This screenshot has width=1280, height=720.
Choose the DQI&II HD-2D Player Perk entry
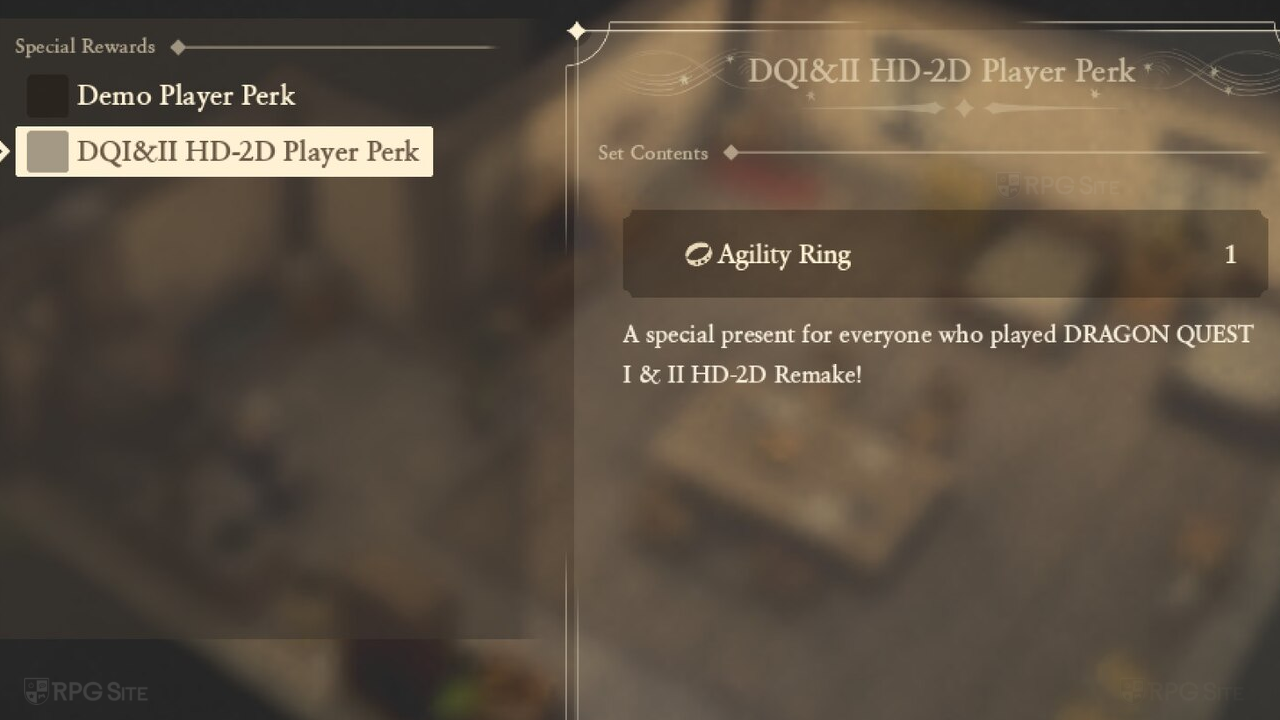[x=225, y=152]
